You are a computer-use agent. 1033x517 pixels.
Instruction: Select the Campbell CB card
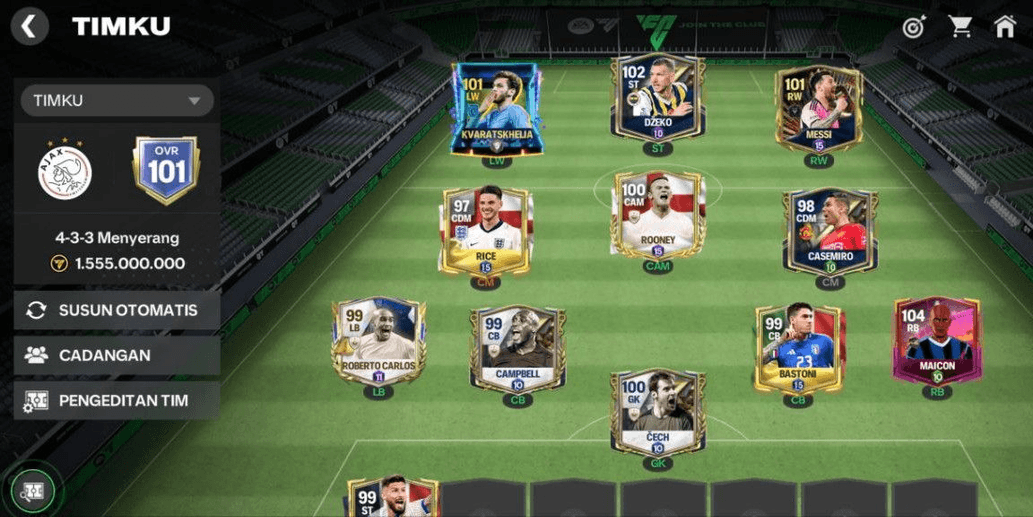pyautogui.click(x=517, y=350)
